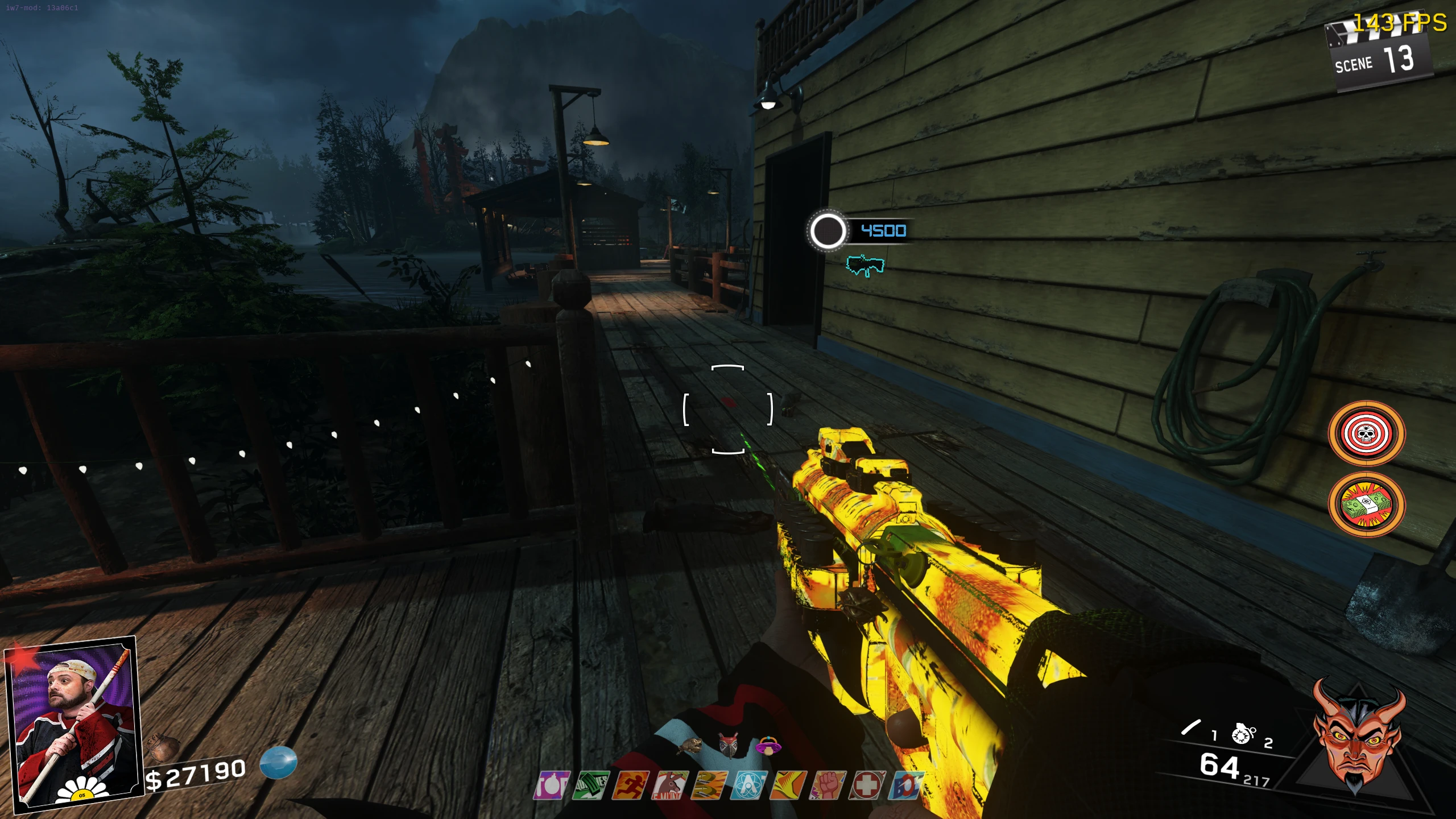
Task: Click the golden frog item icon
Action: tap(690, 746)
